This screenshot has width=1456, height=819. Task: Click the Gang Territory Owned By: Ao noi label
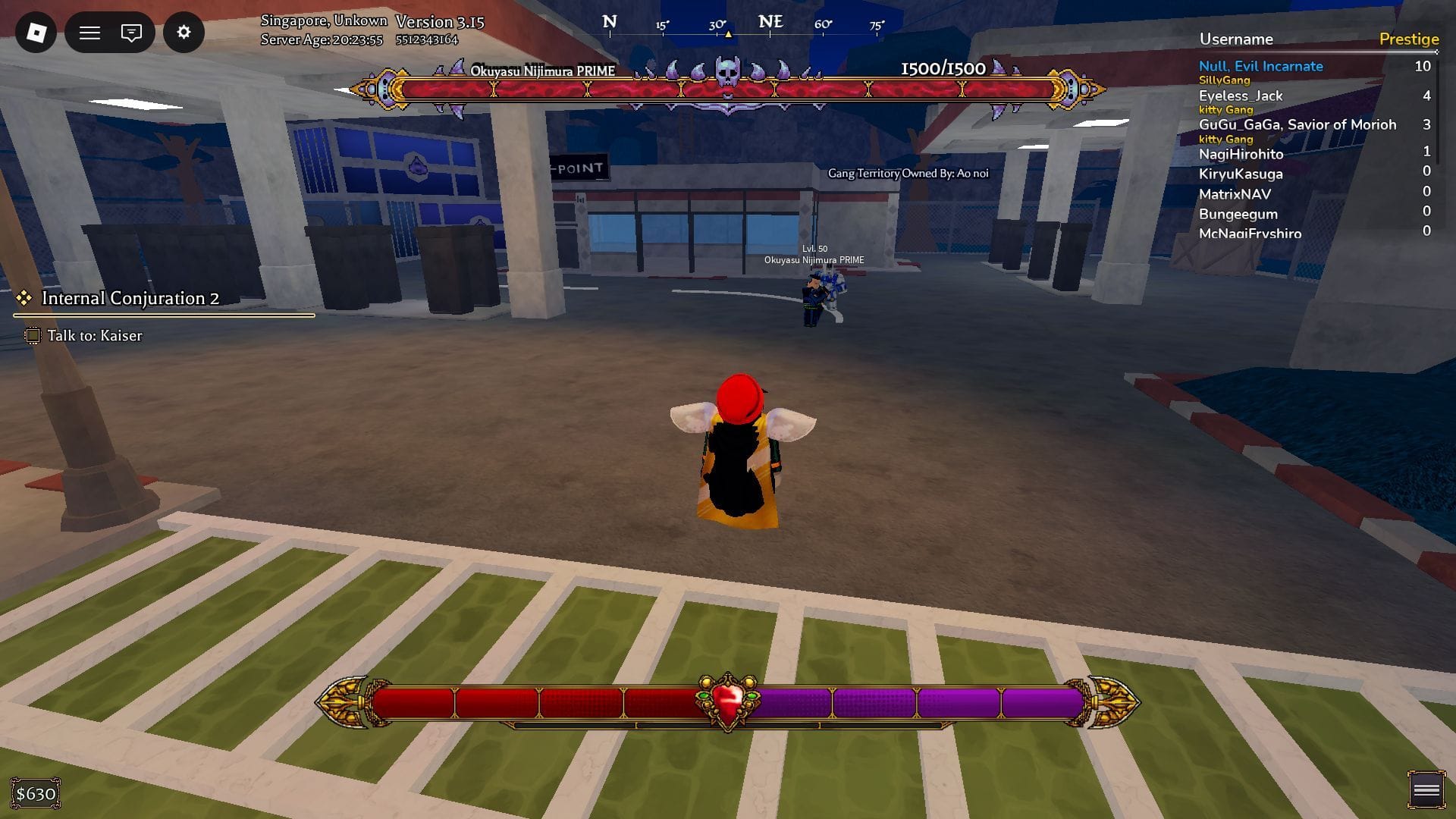pos(910,173)
